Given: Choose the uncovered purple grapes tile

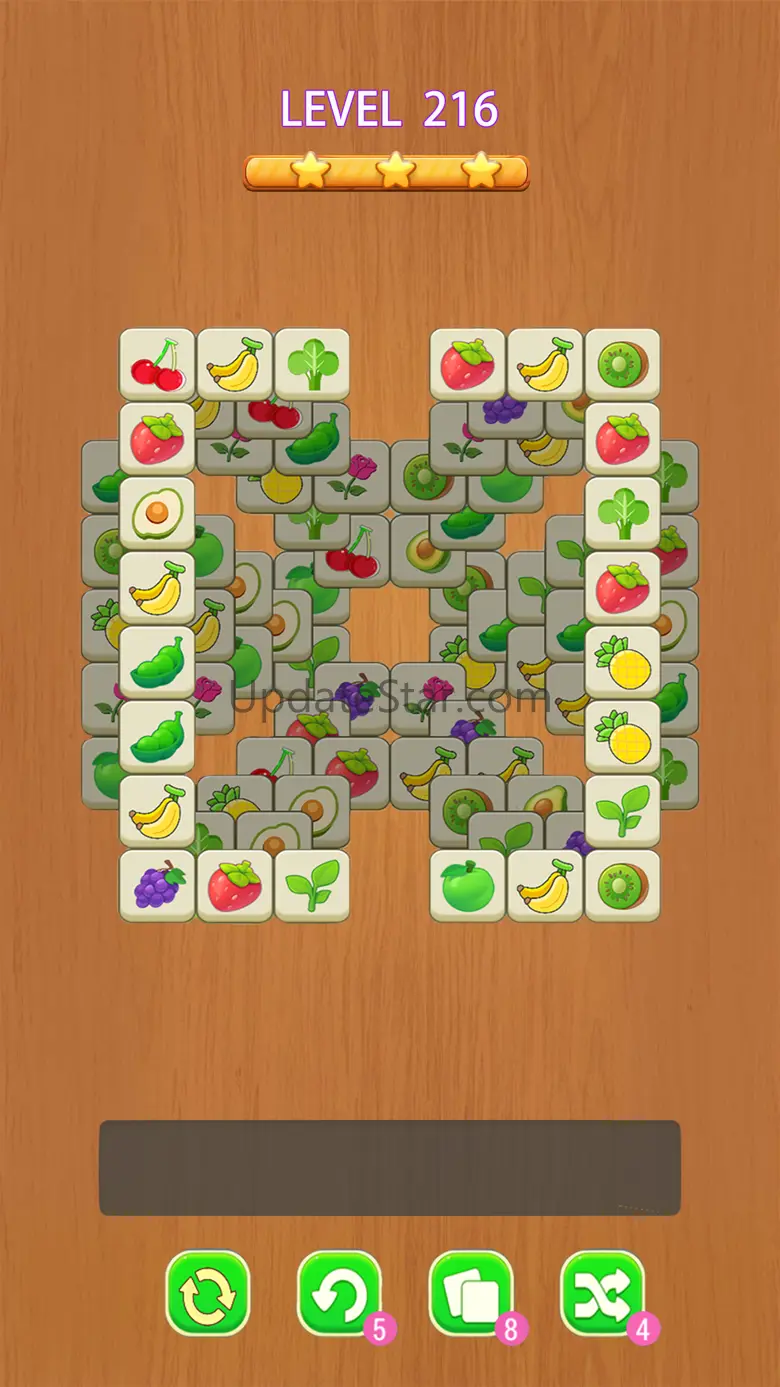Looking at the screenshot, I should tap(157, 885).
